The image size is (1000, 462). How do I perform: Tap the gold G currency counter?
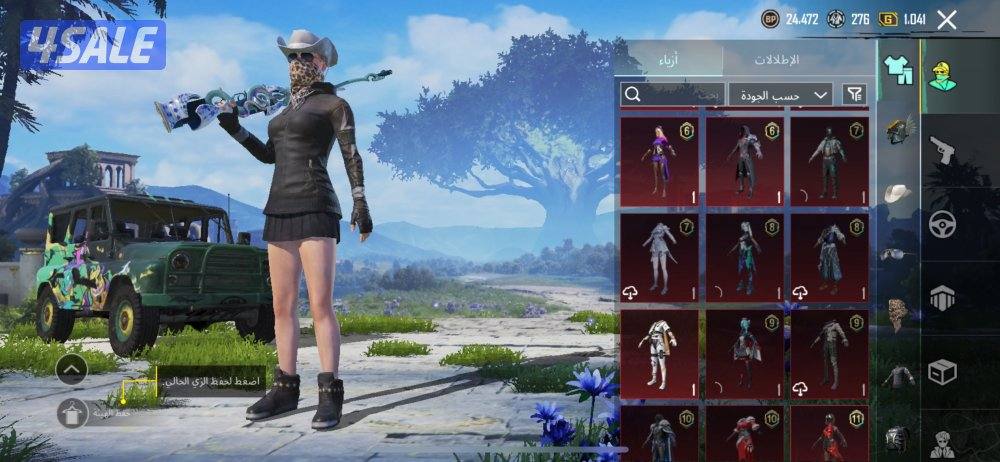[x=900, y=19]
